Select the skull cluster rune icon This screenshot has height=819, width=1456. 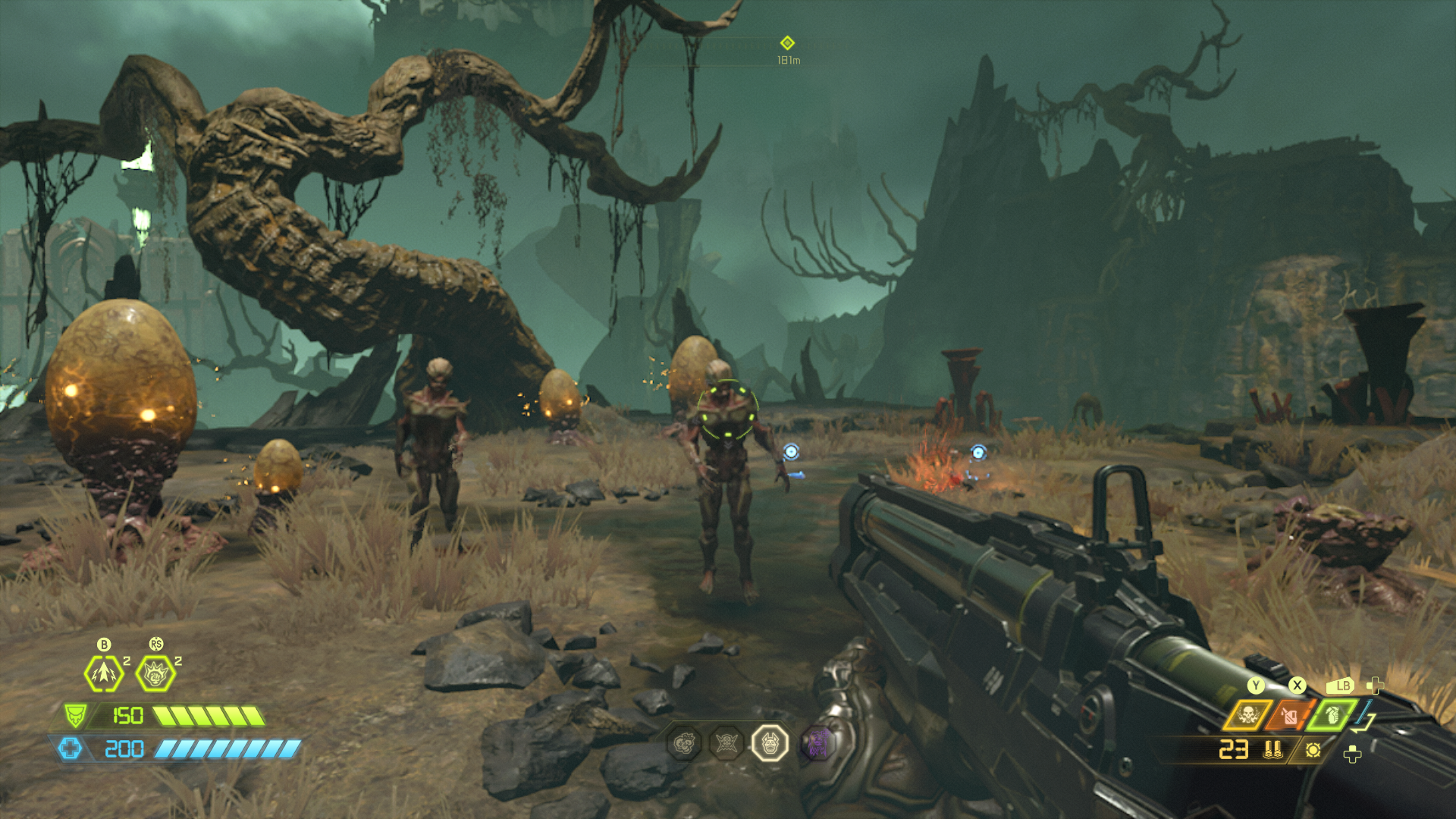683,744
